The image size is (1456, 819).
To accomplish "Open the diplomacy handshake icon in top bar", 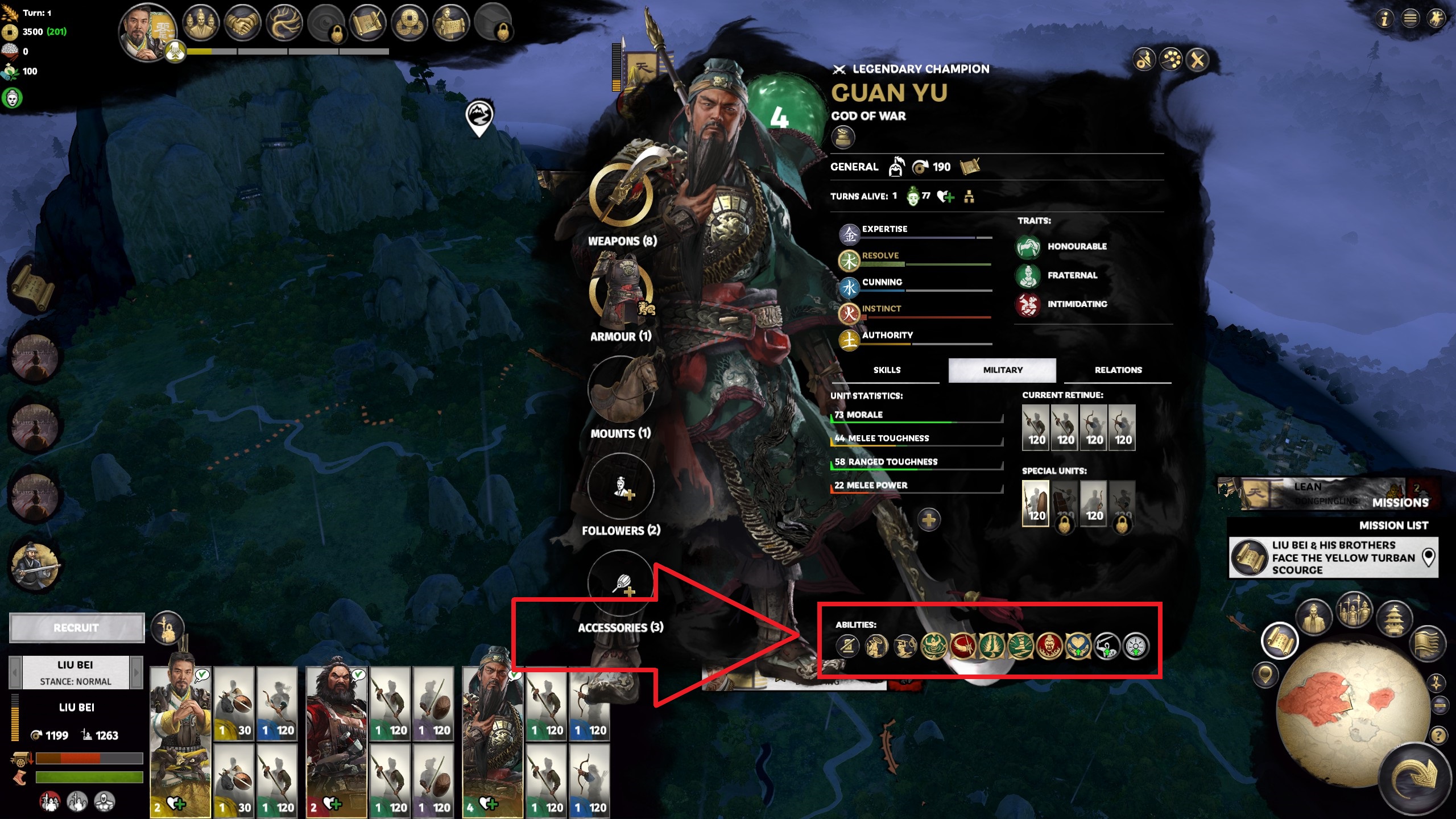I will pyautogui.click(x=242, y=23).
